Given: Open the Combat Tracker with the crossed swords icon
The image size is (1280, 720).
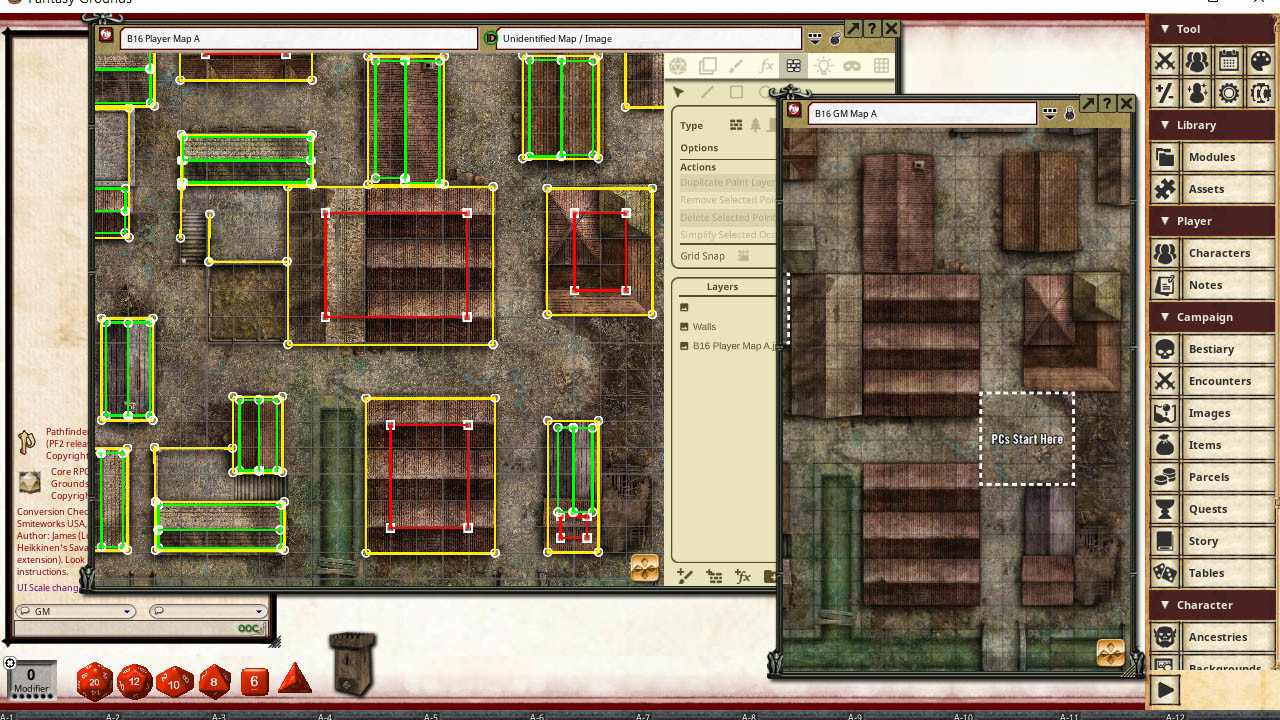Looking at the screenshot, I should point(1164,61).
